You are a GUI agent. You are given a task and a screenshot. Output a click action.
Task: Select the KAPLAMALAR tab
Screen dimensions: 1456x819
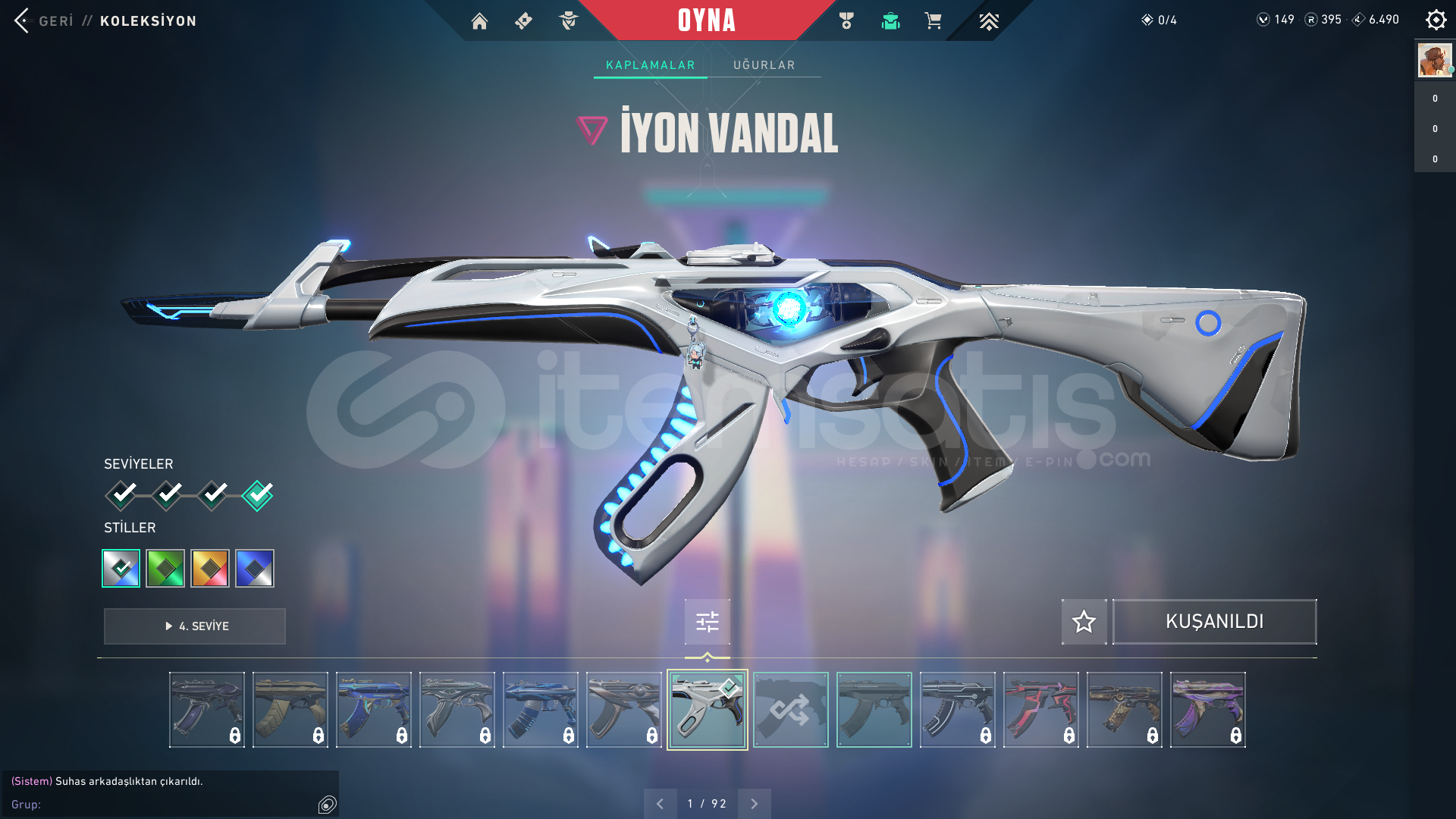point(650,65)
